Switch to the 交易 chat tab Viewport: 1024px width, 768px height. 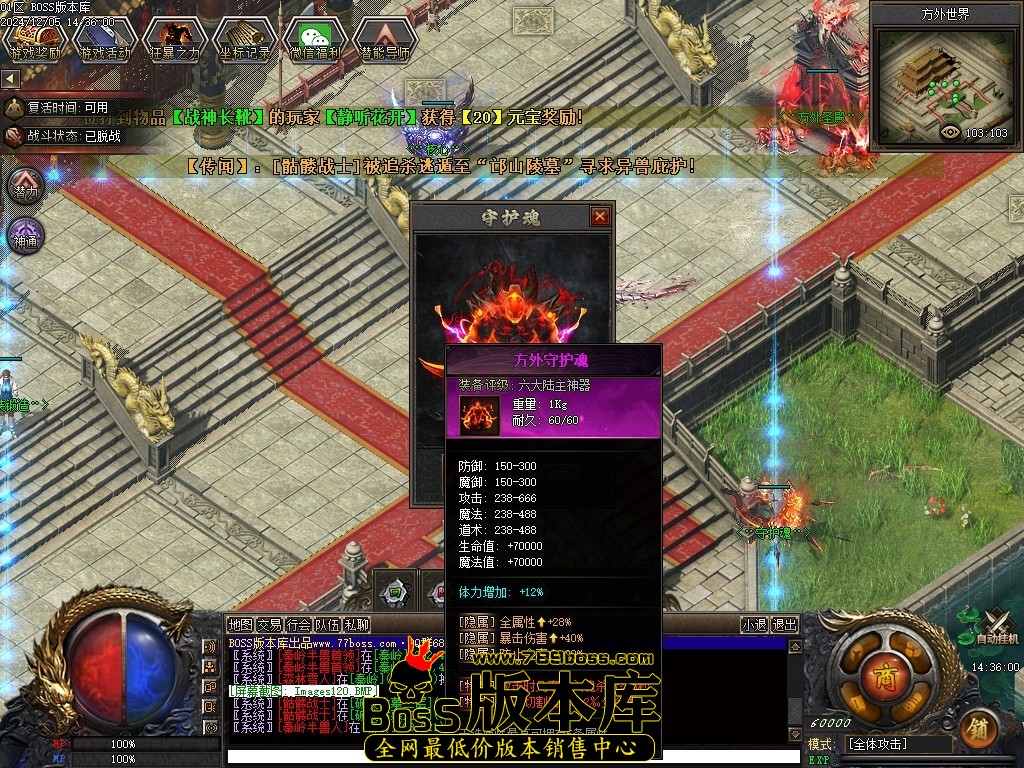pos(269,625)
